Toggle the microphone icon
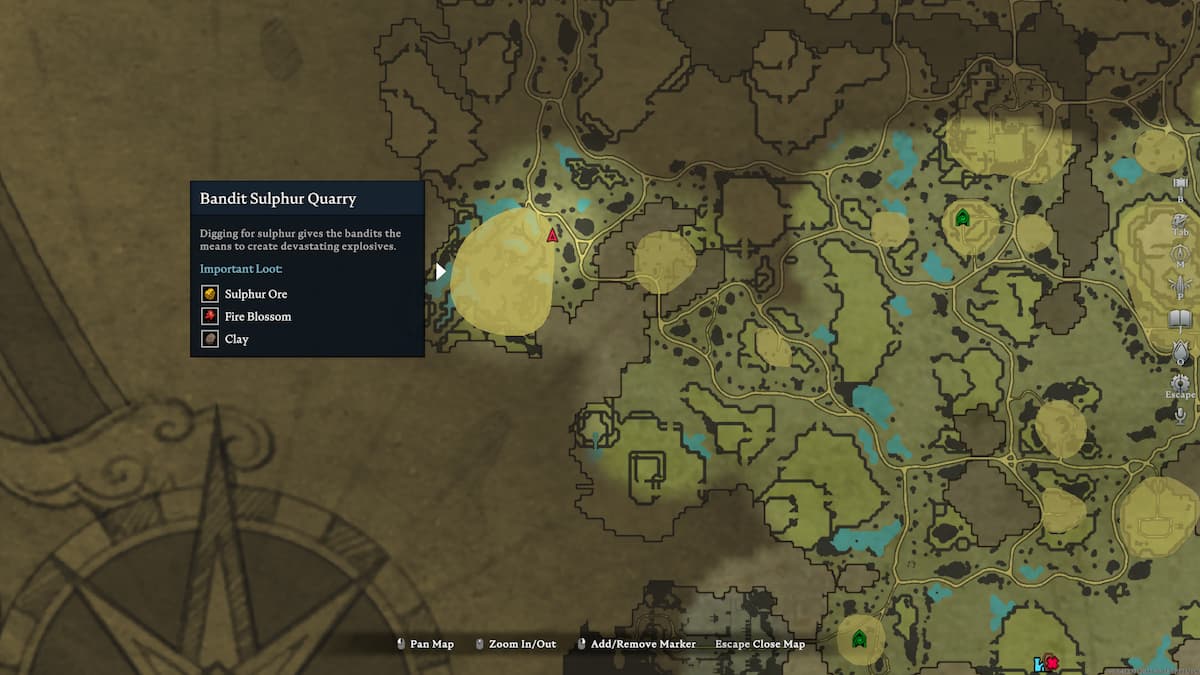Screen dimensions: 1200x675 [1180, 414]
